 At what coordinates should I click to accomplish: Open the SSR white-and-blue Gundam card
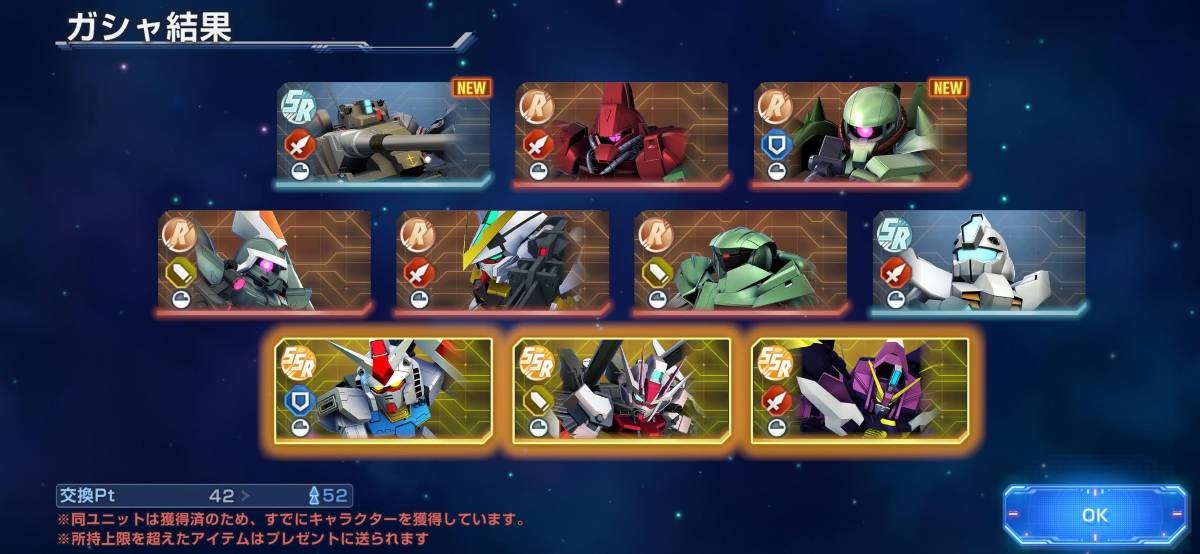click(x=384, y=389)
